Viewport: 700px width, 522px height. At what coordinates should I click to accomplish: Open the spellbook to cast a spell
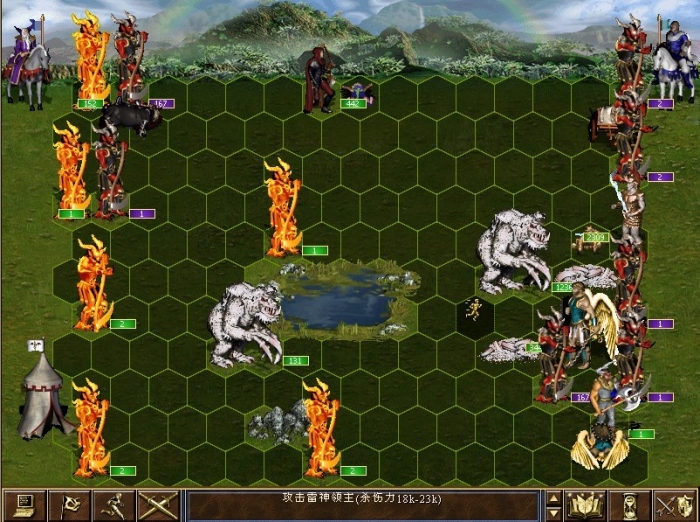click(x=586, y=505)
